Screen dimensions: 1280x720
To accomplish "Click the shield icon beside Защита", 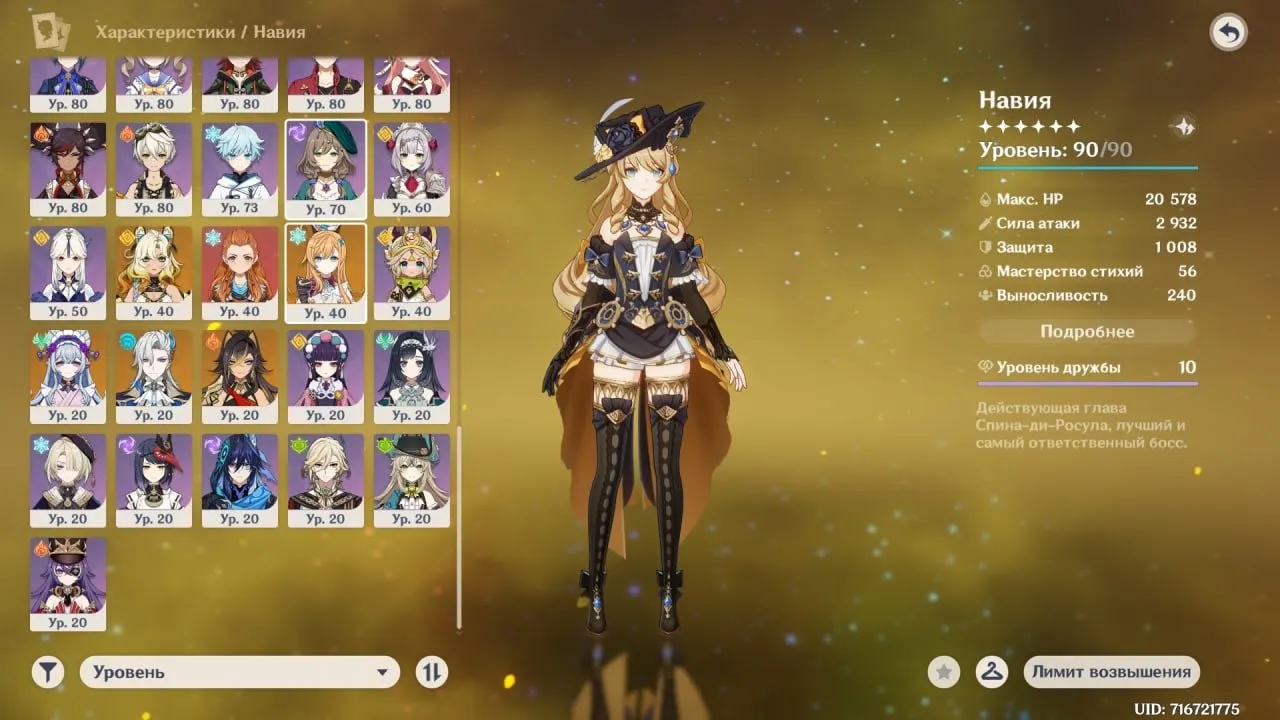I will (986, 247).
